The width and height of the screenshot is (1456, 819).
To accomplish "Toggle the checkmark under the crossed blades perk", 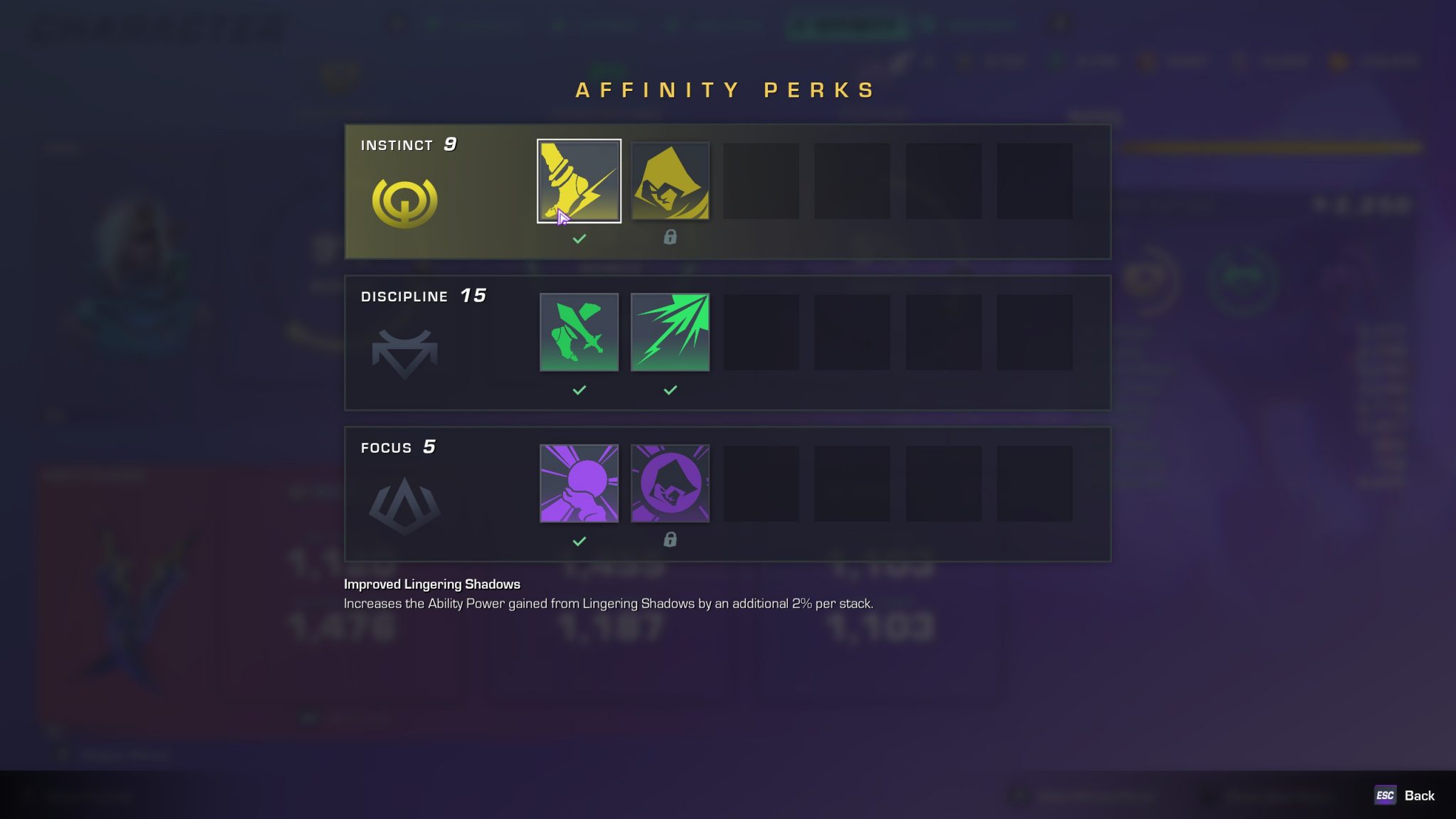I will pyautogui.click(x=579, y=390).
